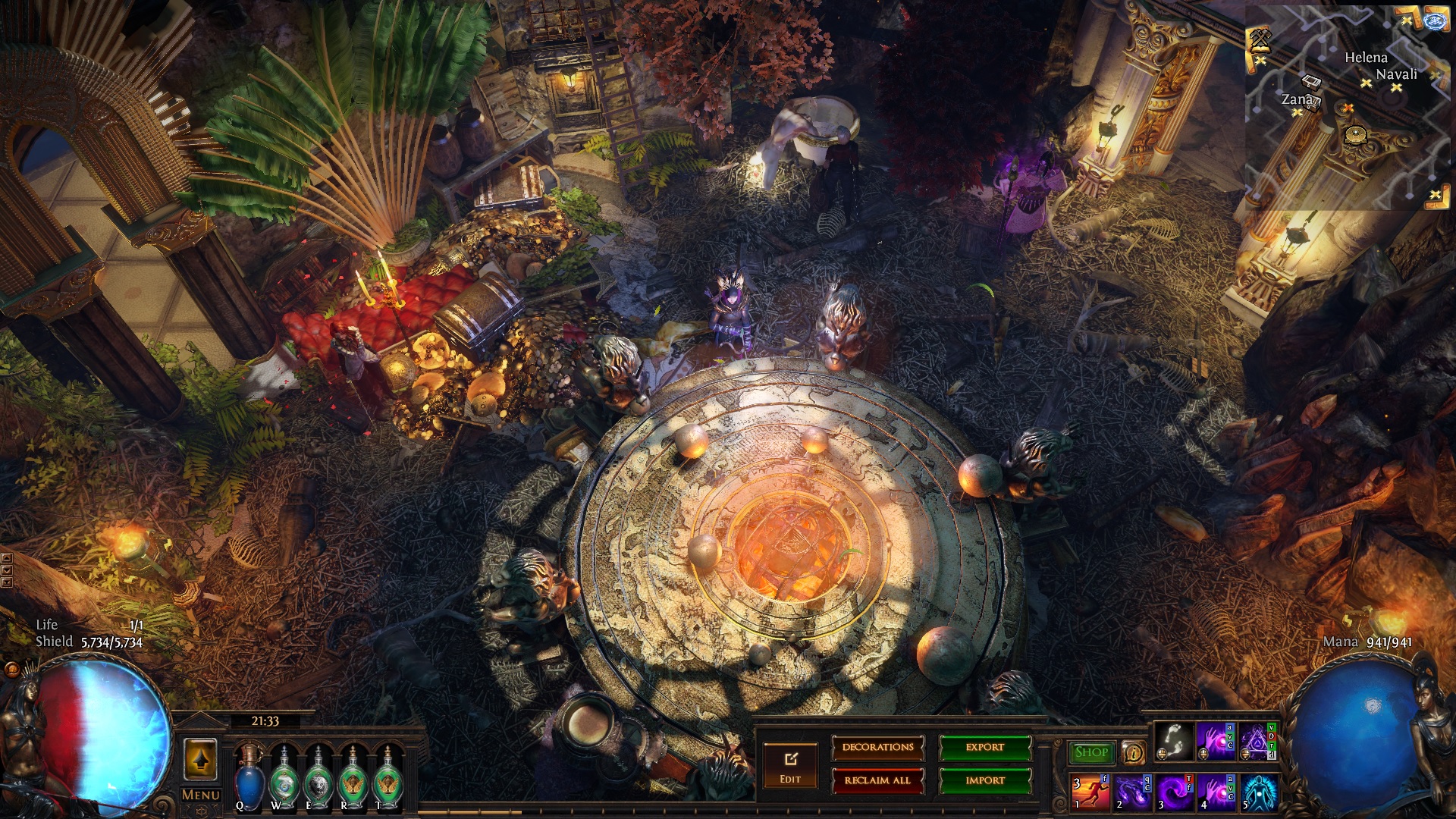Activate the glowing blue body aura skill

pyautogui.click(x=1259, y=792)
